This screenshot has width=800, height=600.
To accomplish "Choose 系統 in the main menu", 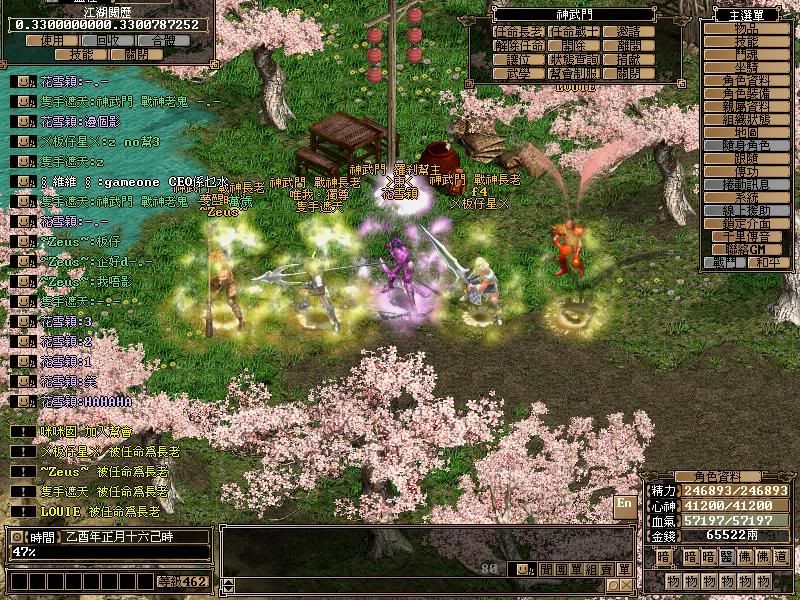I will [746, 197].
